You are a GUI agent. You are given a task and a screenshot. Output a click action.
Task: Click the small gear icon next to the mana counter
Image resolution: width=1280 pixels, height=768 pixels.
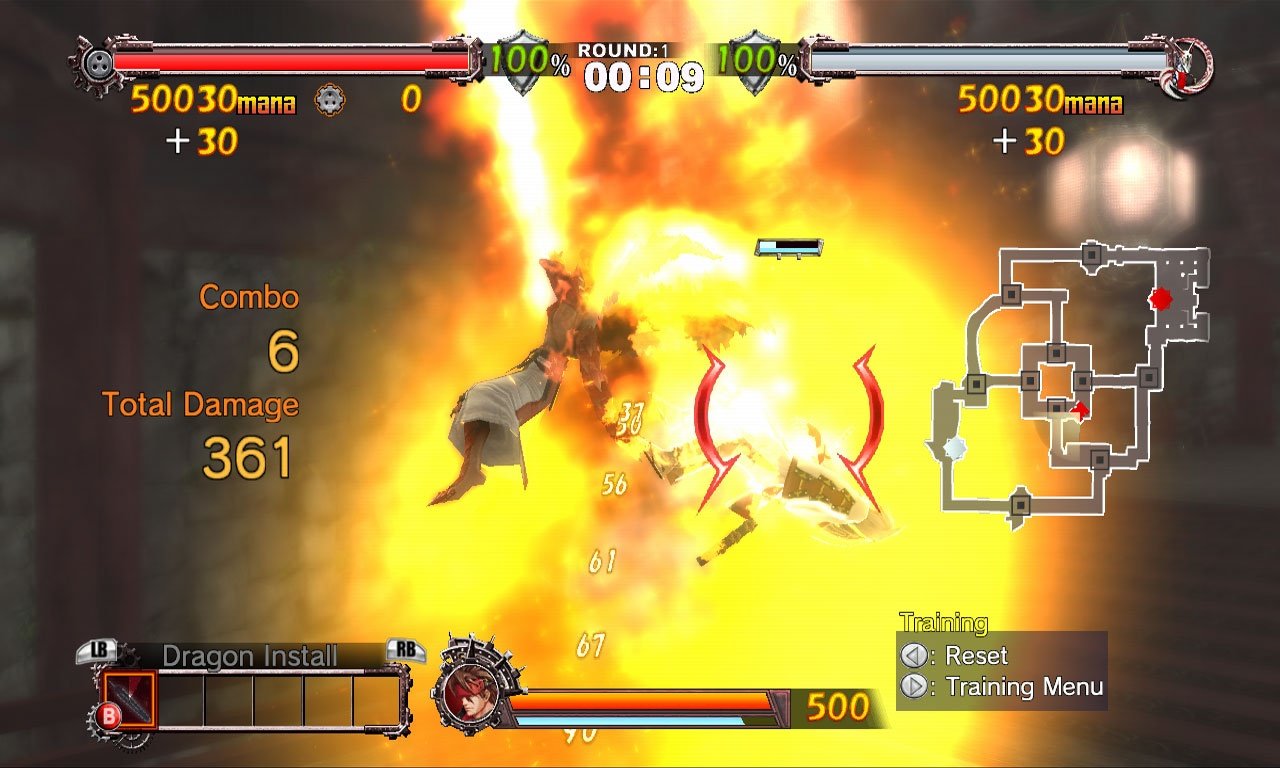tap(330, 100)
